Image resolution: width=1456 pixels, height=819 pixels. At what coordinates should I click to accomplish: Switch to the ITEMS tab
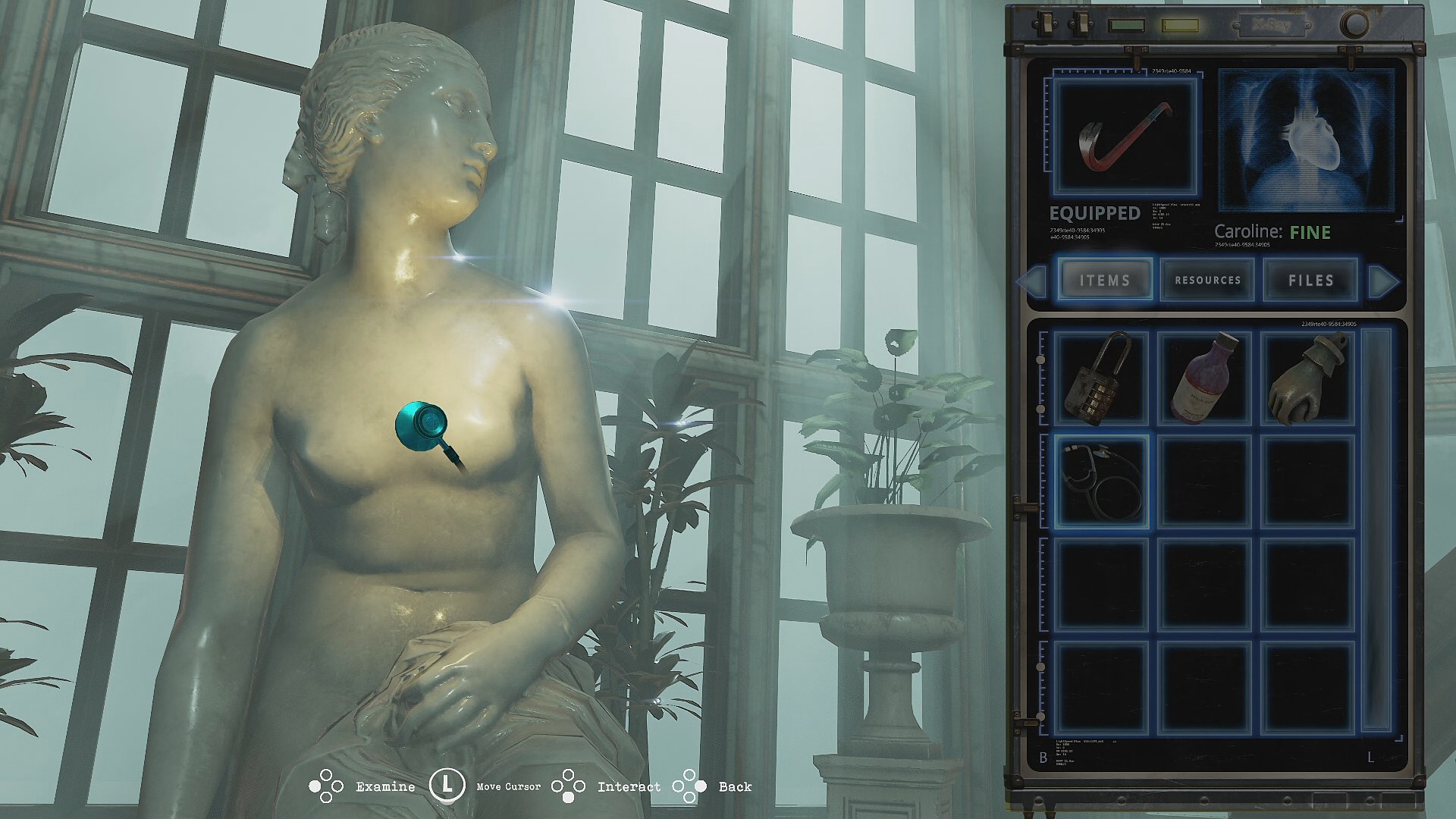(1105, 280)
